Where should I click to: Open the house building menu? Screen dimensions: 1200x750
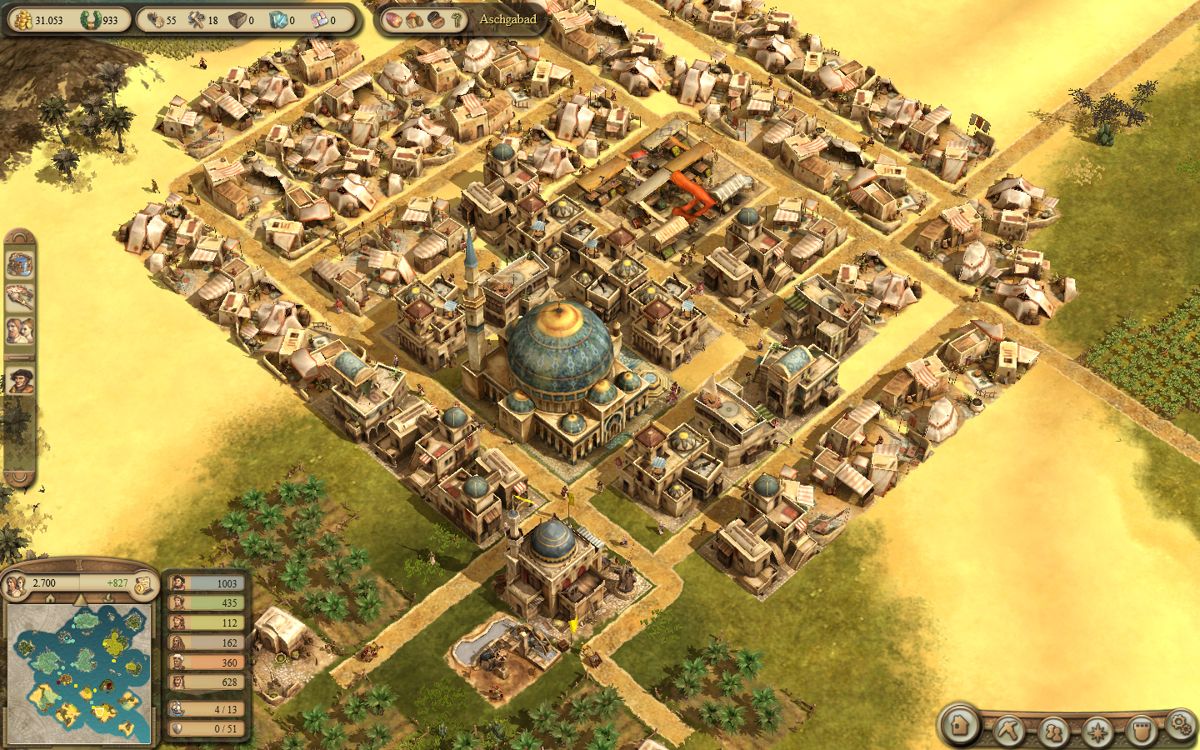(962, 724)
